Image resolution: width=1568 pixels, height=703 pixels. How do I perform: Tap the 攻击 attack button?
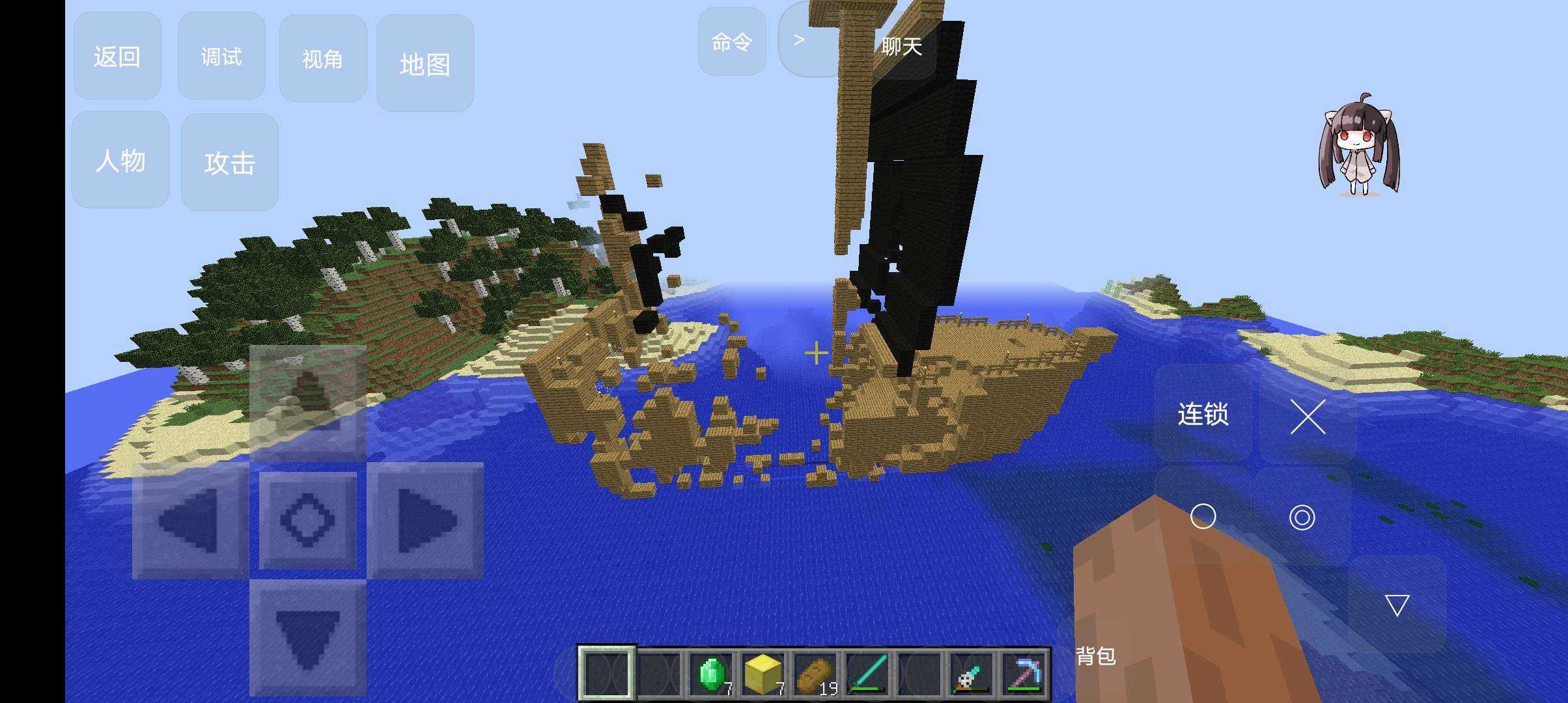click(x=229, y=163)
